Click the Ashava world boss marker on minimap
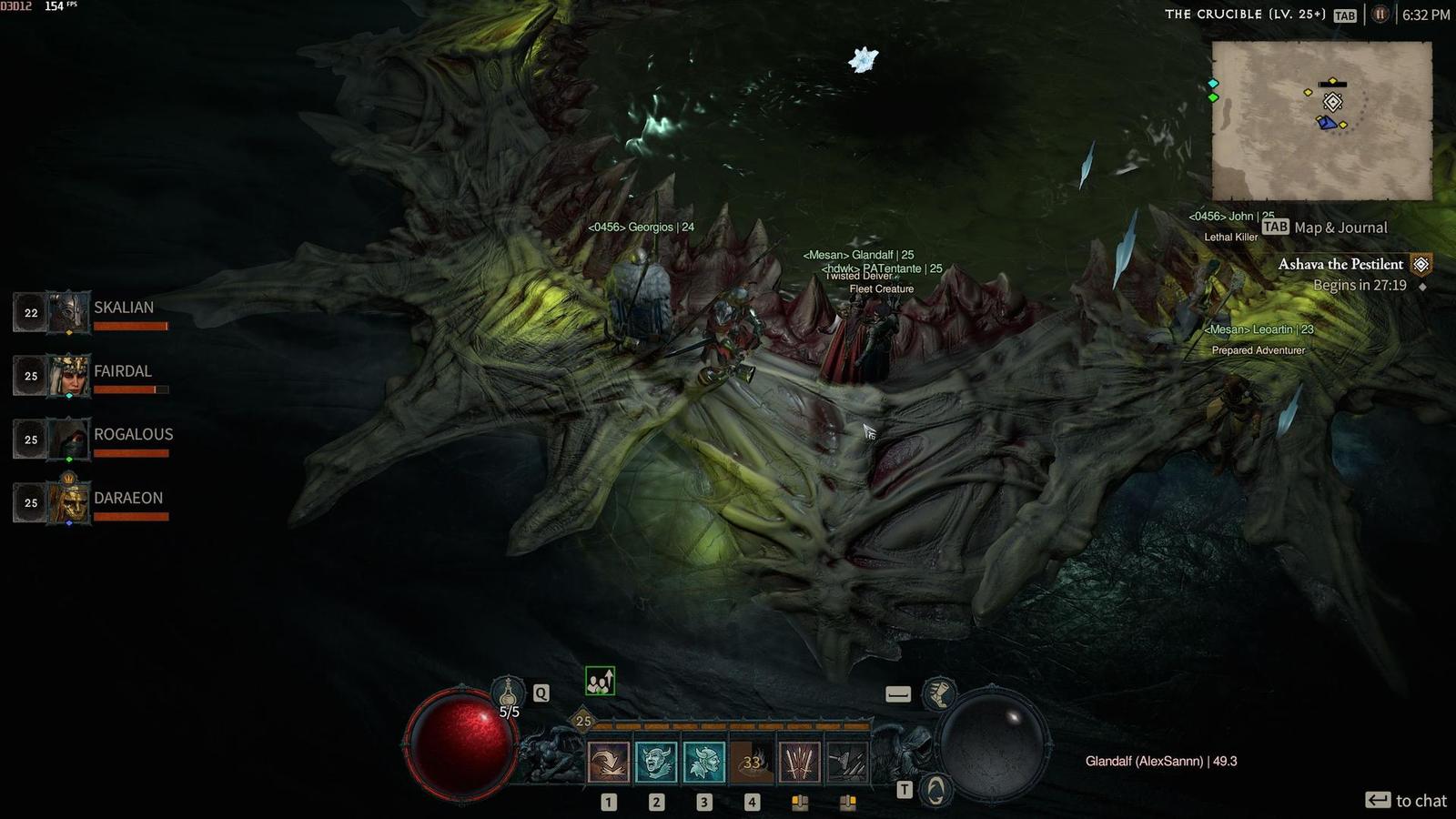 pyautogui.click(x=1332, y=102)
